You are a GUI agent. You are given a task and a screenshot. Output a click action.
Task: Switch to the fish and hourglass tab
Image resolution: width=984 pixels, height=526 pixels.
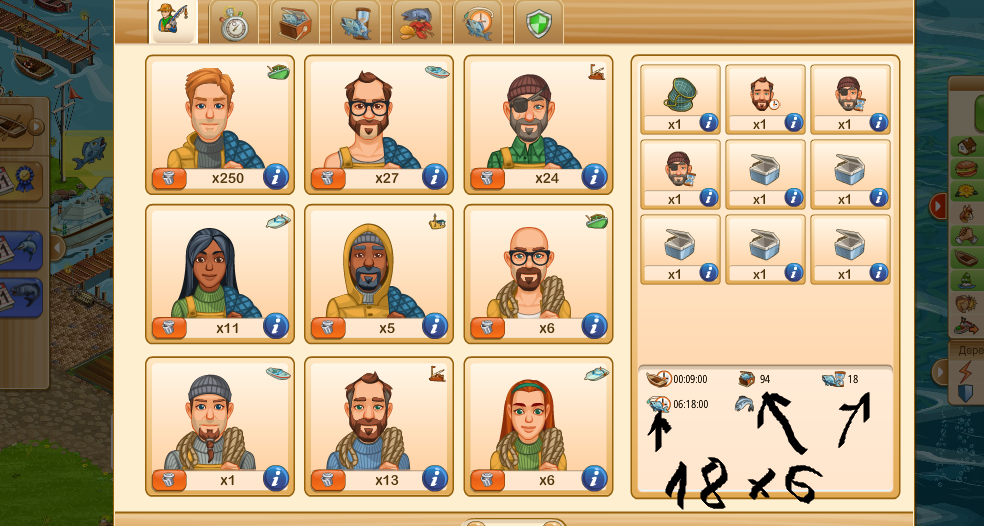coord(356,22)
